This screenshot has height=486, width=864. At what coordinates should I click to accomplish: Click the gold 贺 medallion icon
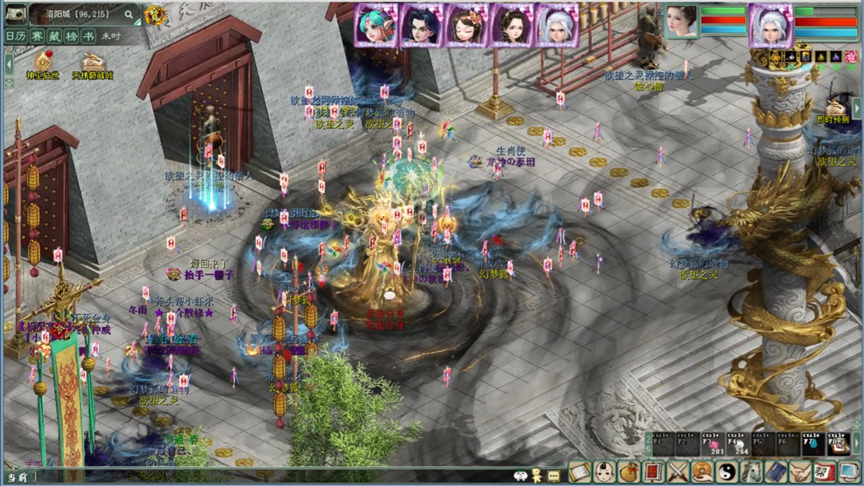click(155, 15)
